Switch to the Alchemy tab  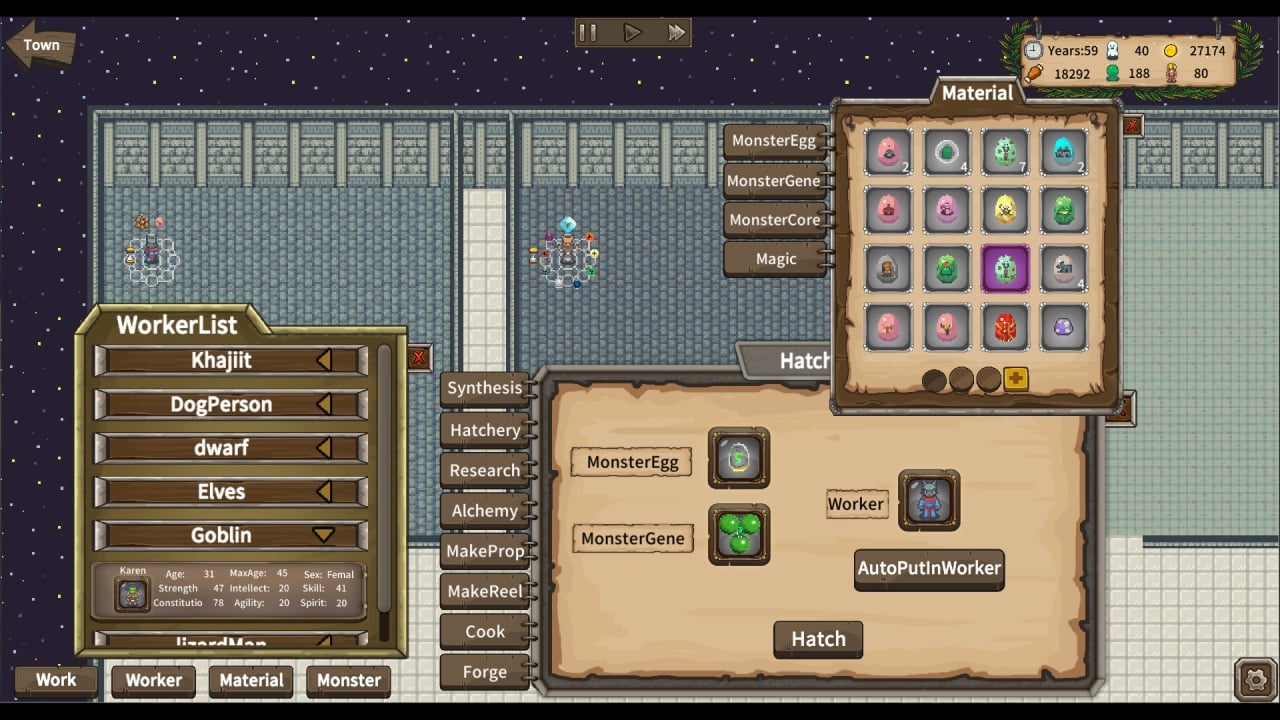pos(485,511)
